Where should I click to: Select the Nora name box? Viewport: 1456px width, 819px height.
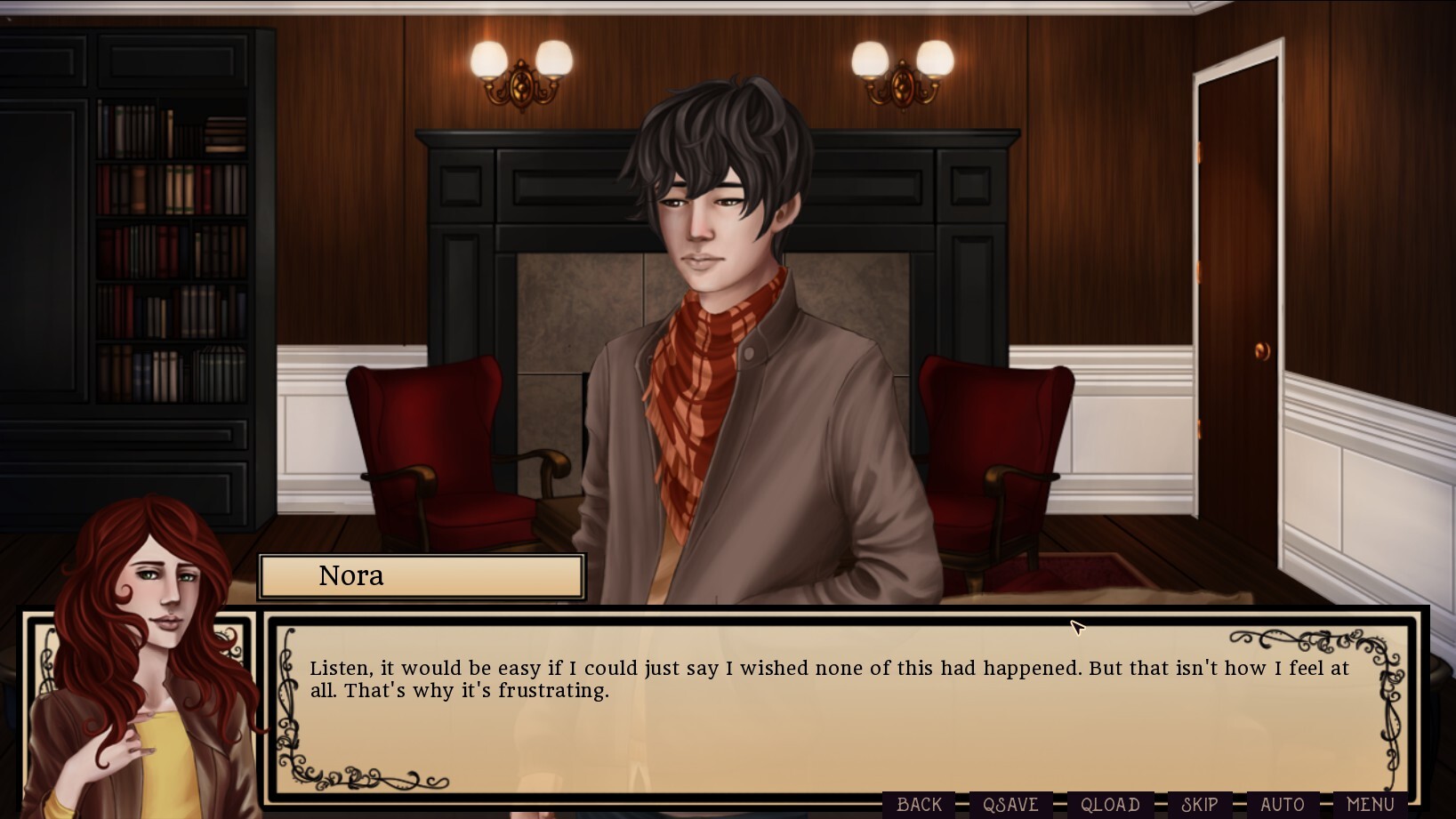[421, 575]
